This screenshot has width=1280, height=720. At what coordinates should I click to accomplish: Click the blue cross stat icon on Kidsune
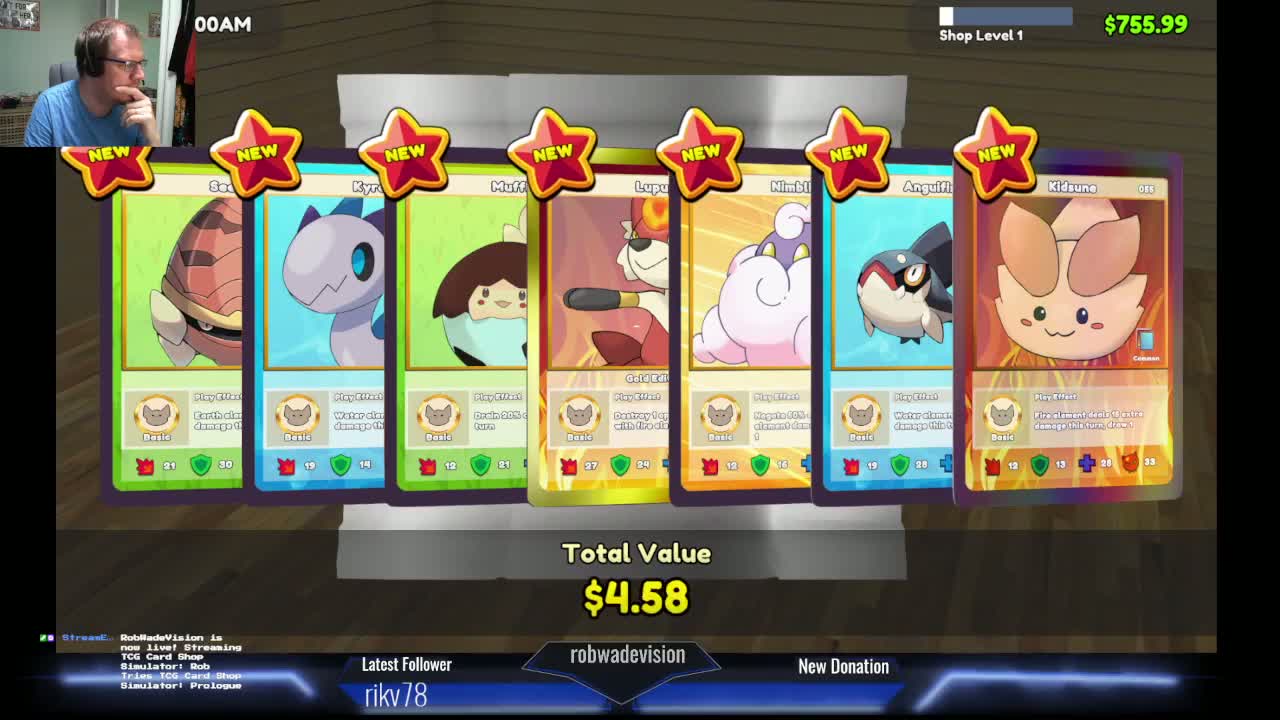click(1086, 461)
